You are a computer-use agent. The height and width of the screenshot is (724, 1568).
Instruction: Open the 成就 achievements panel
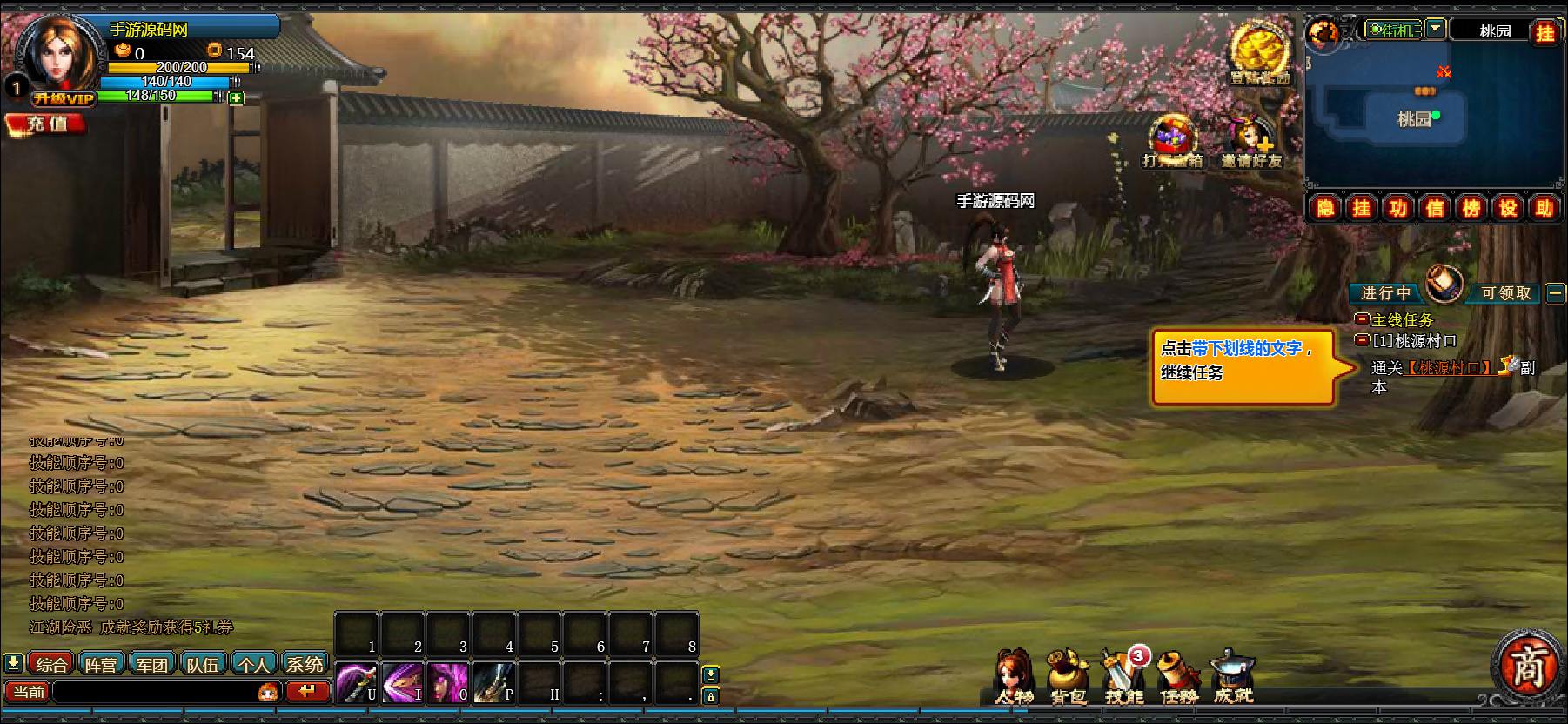point(1234,678)
